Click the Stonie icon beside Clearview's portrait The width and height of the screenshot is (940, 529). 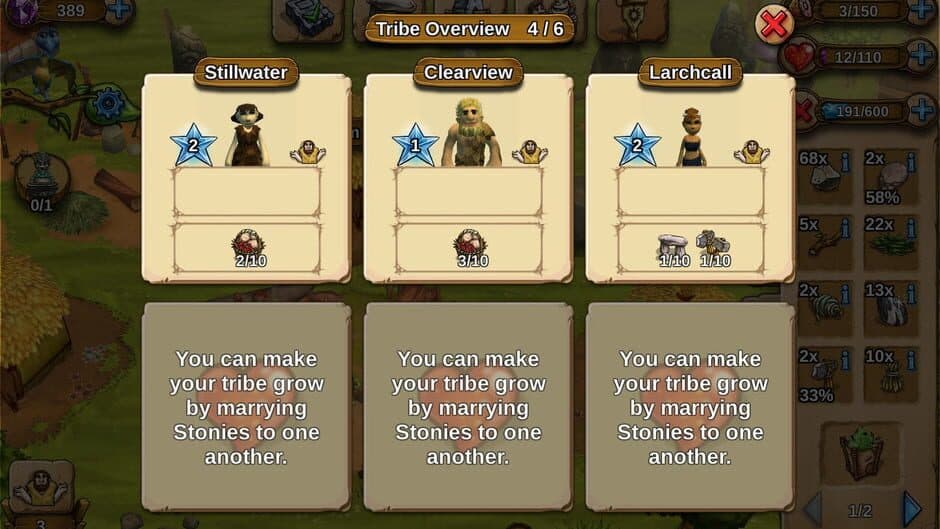click(x=529, y=152)
